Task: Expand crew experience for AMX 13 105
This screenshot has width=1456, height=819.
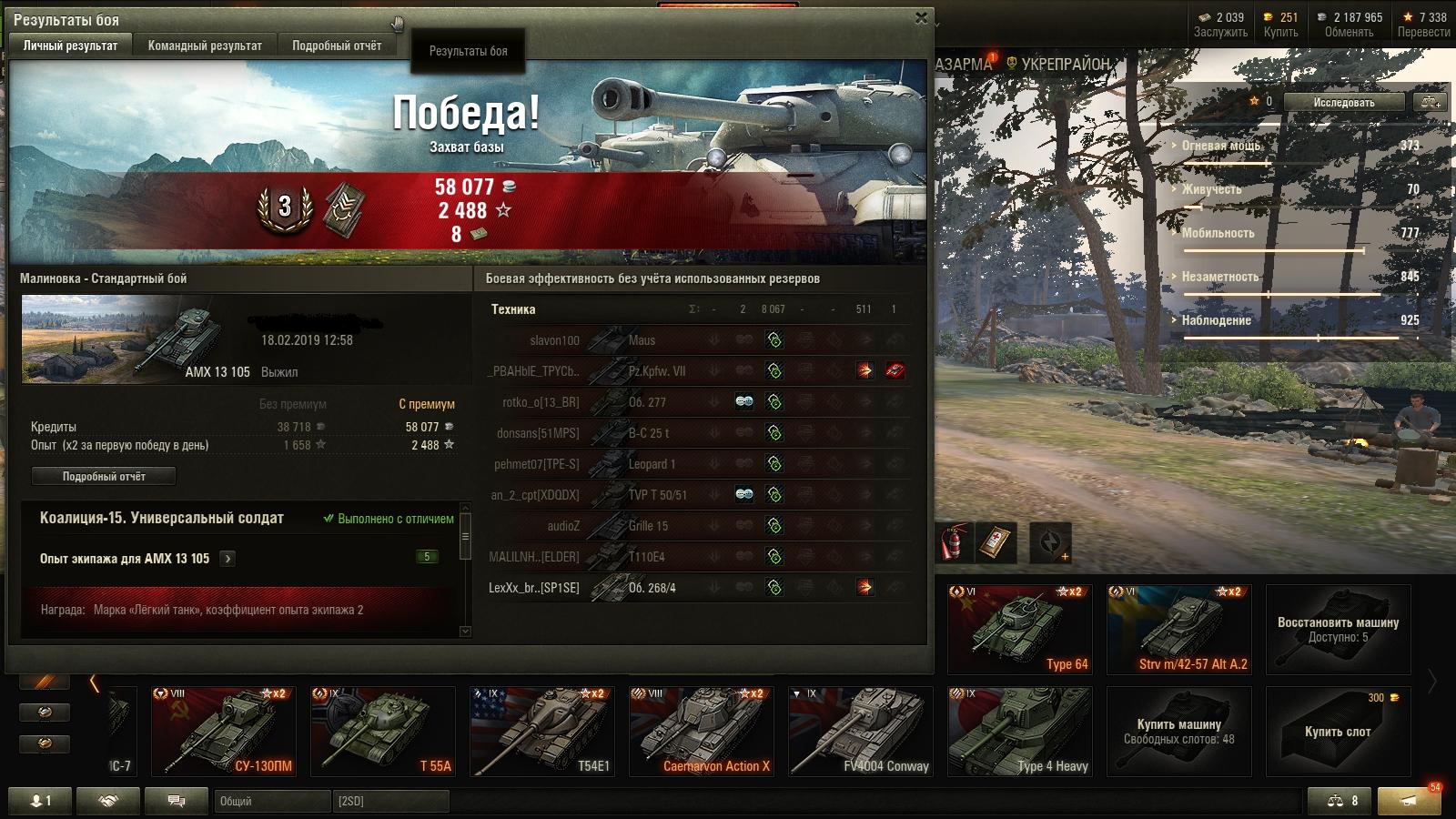Action: pos(228,559)
